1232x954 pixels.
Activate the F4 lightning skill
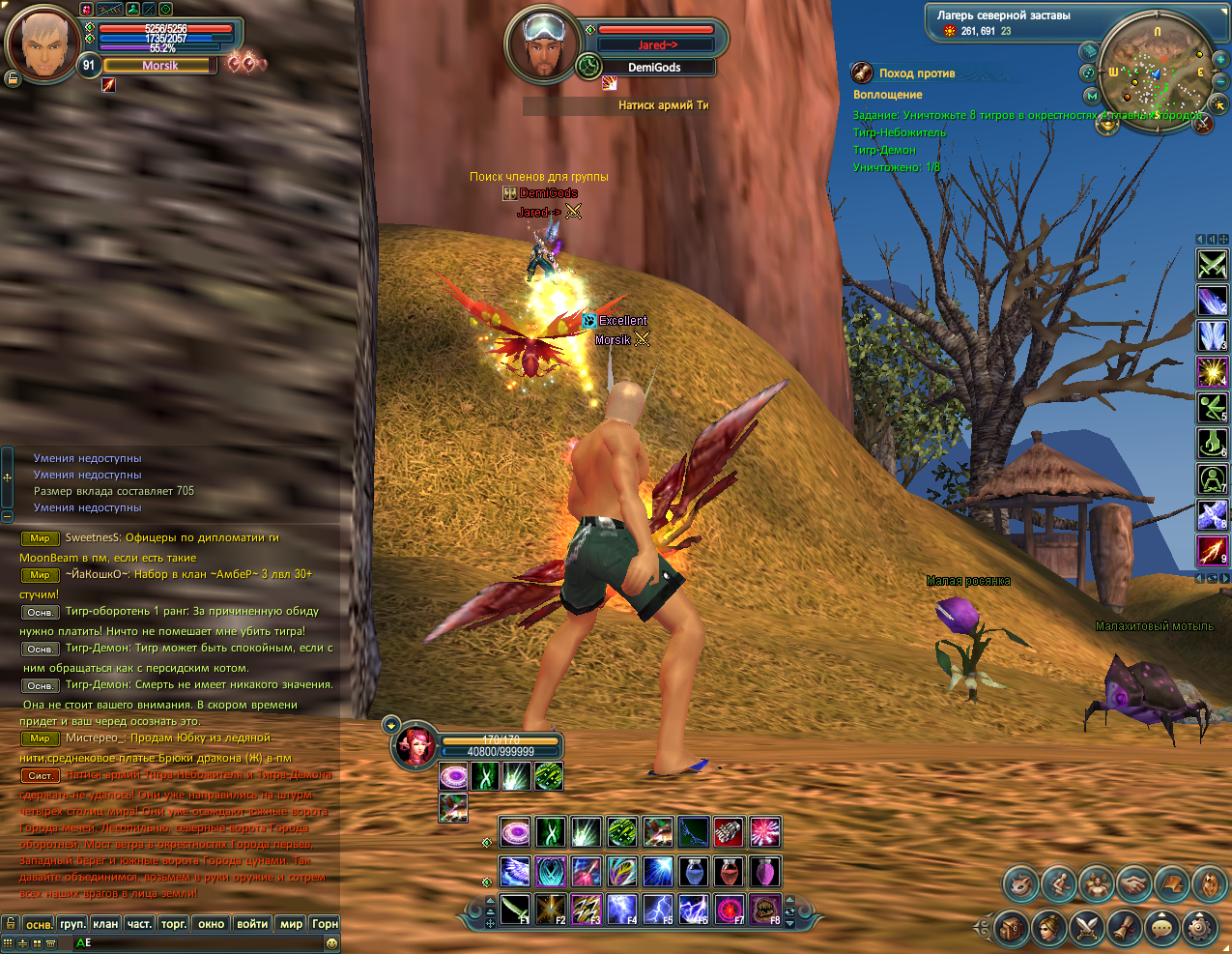621,910
